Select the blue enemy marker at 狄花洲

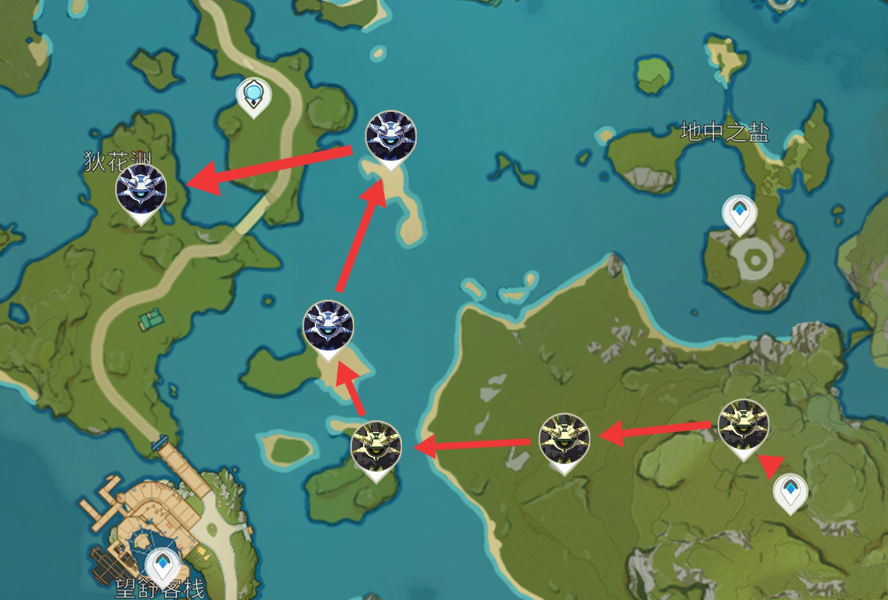tap(140, 190)
